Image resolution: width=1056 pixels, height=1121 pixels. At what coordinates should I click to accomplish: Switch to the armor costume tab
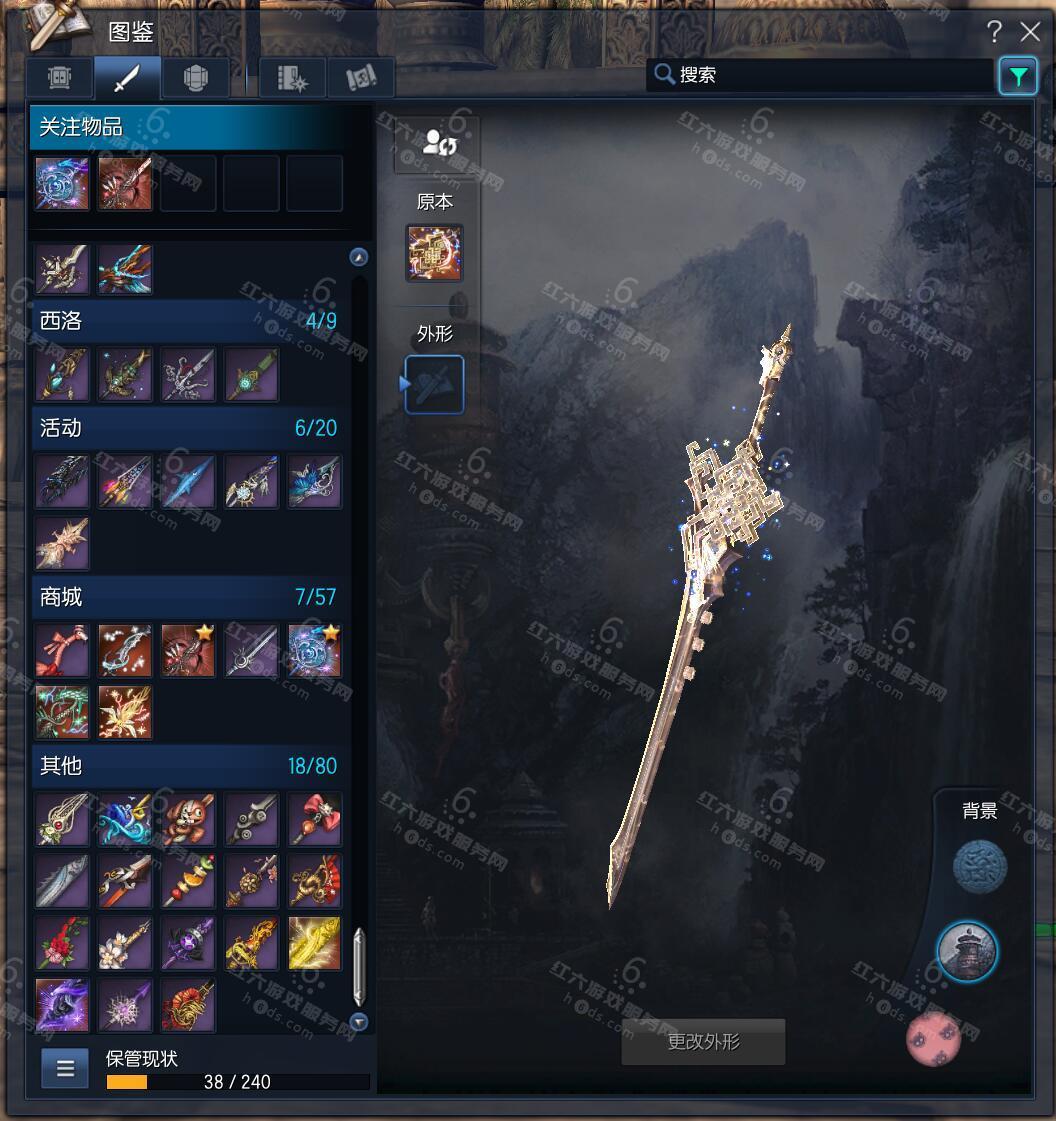tap(195, 77)
